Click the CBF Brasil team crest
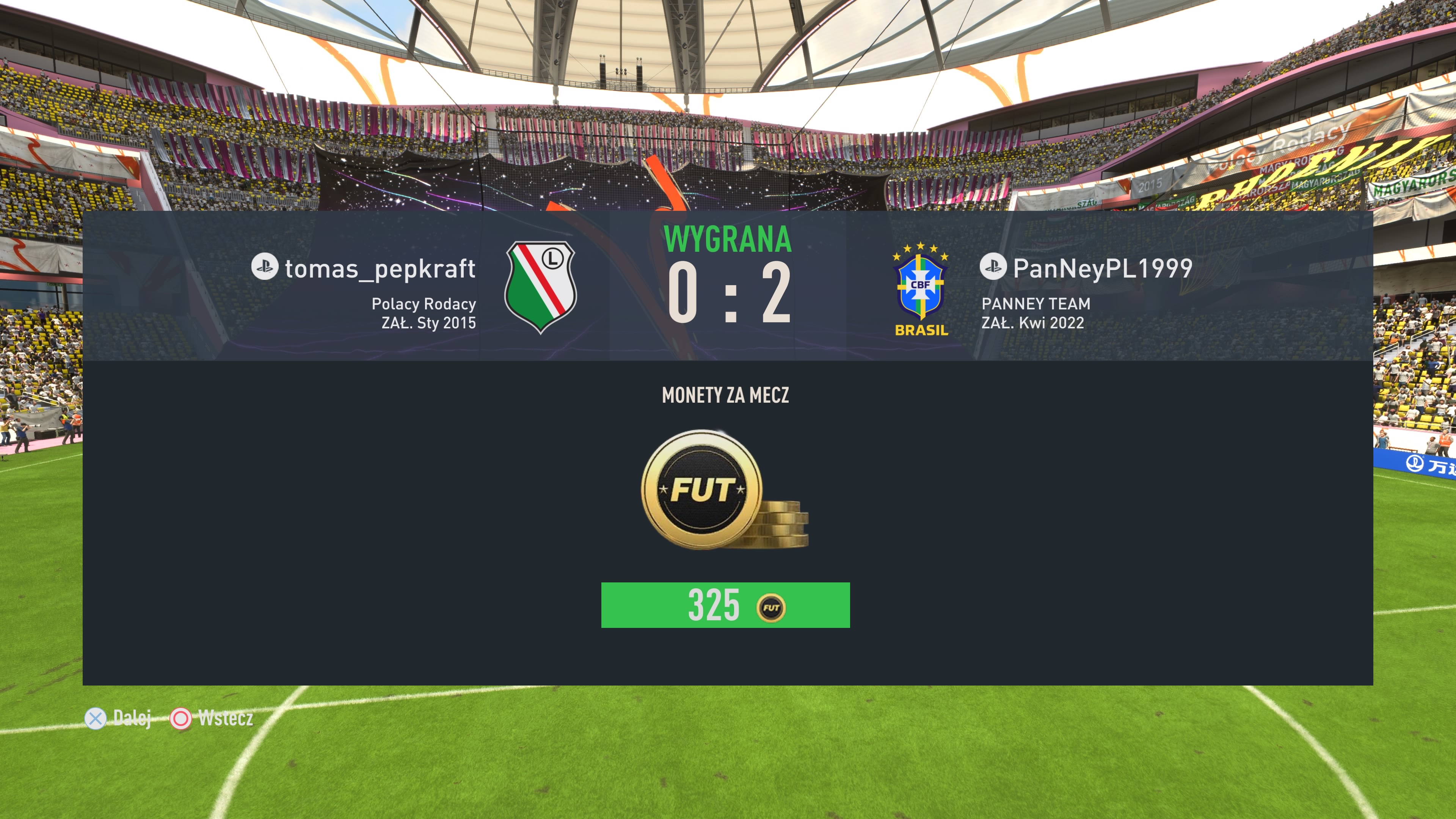The image size is (1456, 819). point(921,289)
